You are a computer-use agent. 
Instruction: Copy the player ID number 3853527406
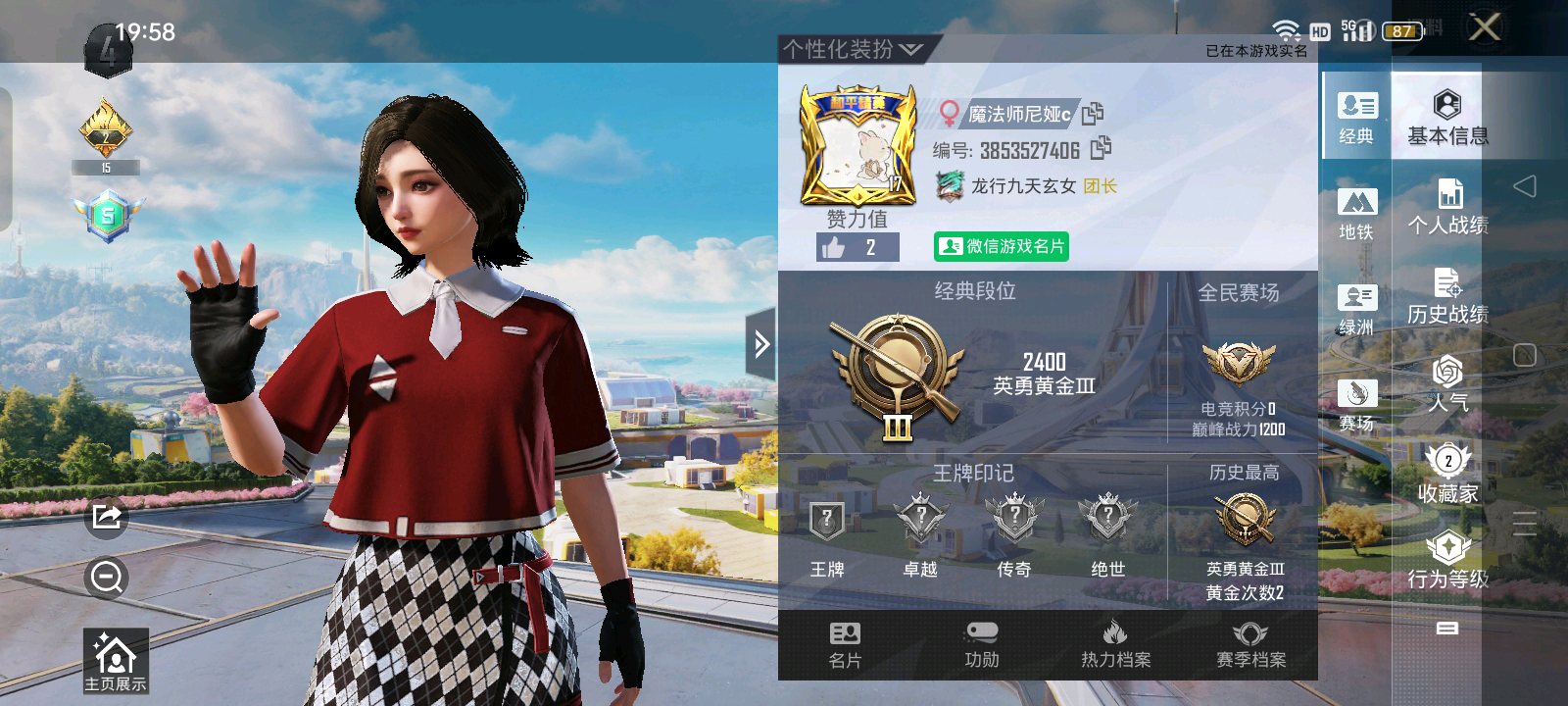[1102, 148]
